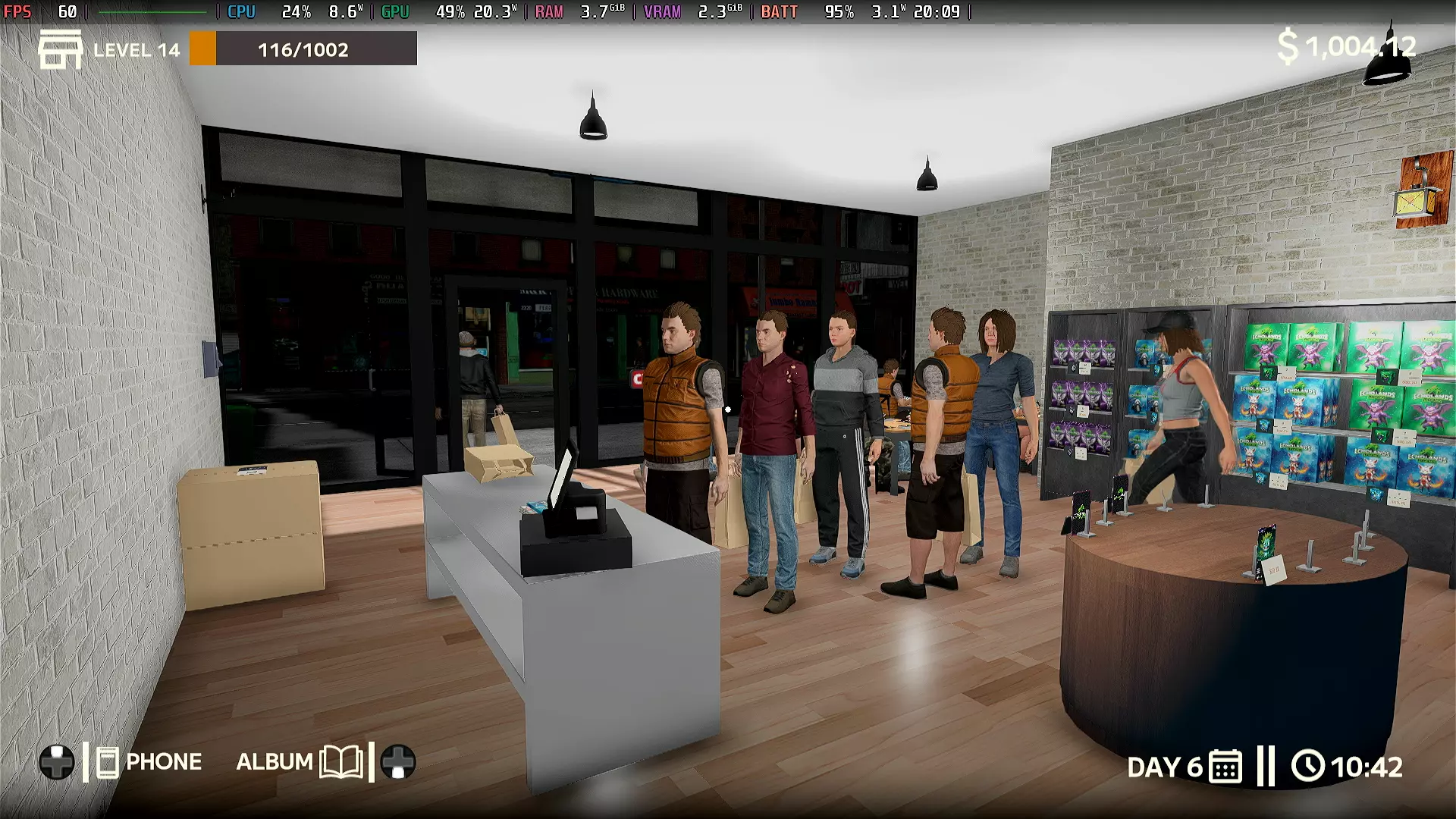This screenshot has width=1456, height=819.
Task: Click the shop level store icon
Action: point(61,49)
